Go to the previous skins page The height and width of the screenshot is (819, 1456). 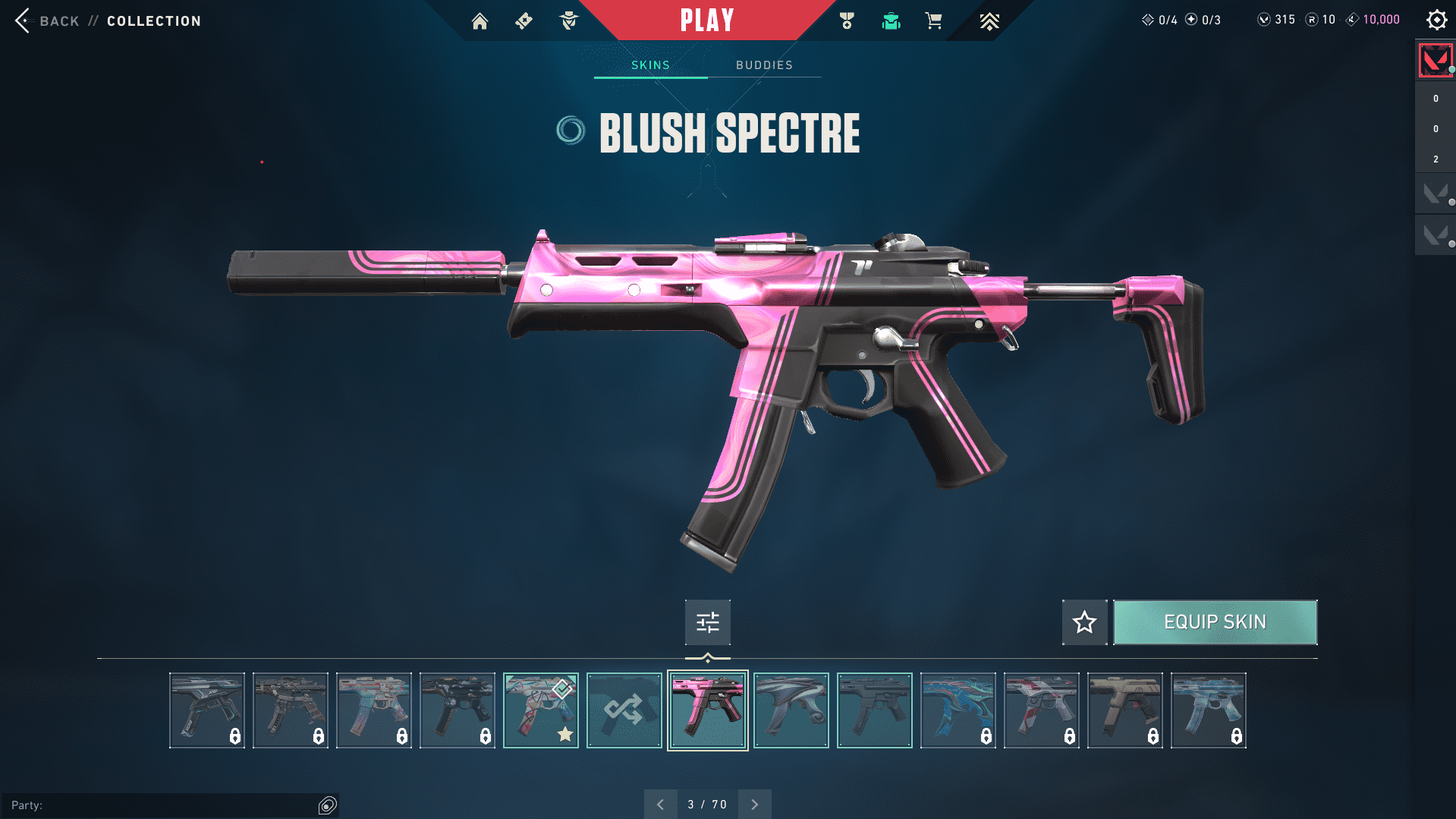click(660, 805)
